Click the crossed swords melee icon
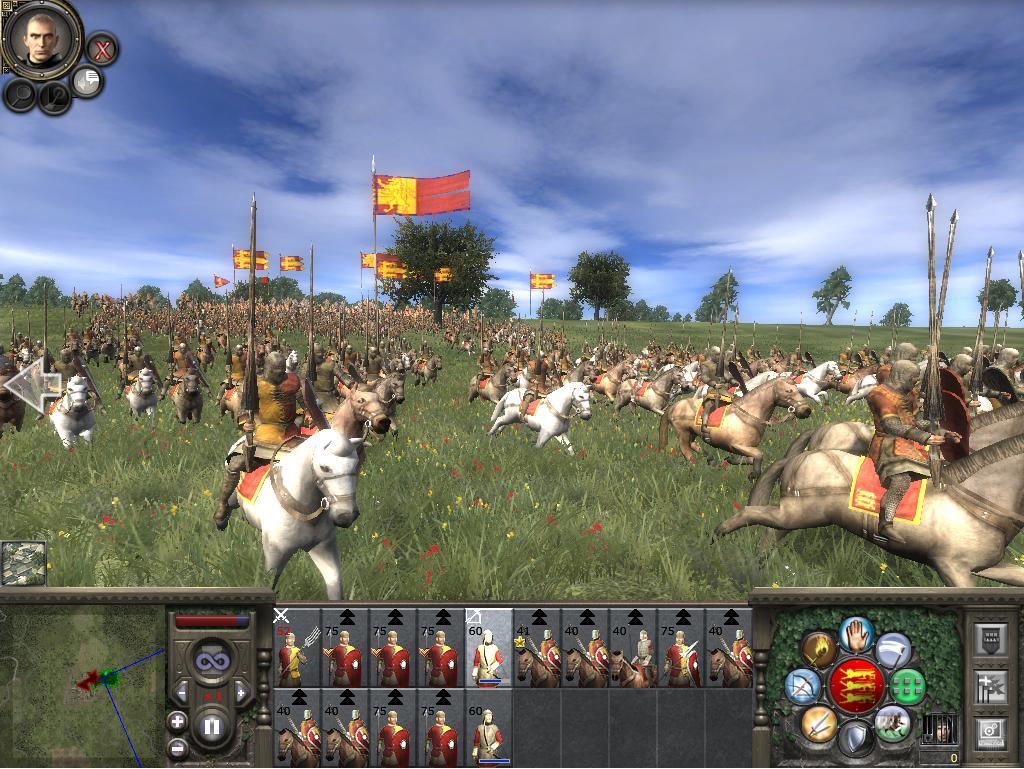Viewport: 1024px width, 769px height. pyautogui.click(x=819, y=722)
